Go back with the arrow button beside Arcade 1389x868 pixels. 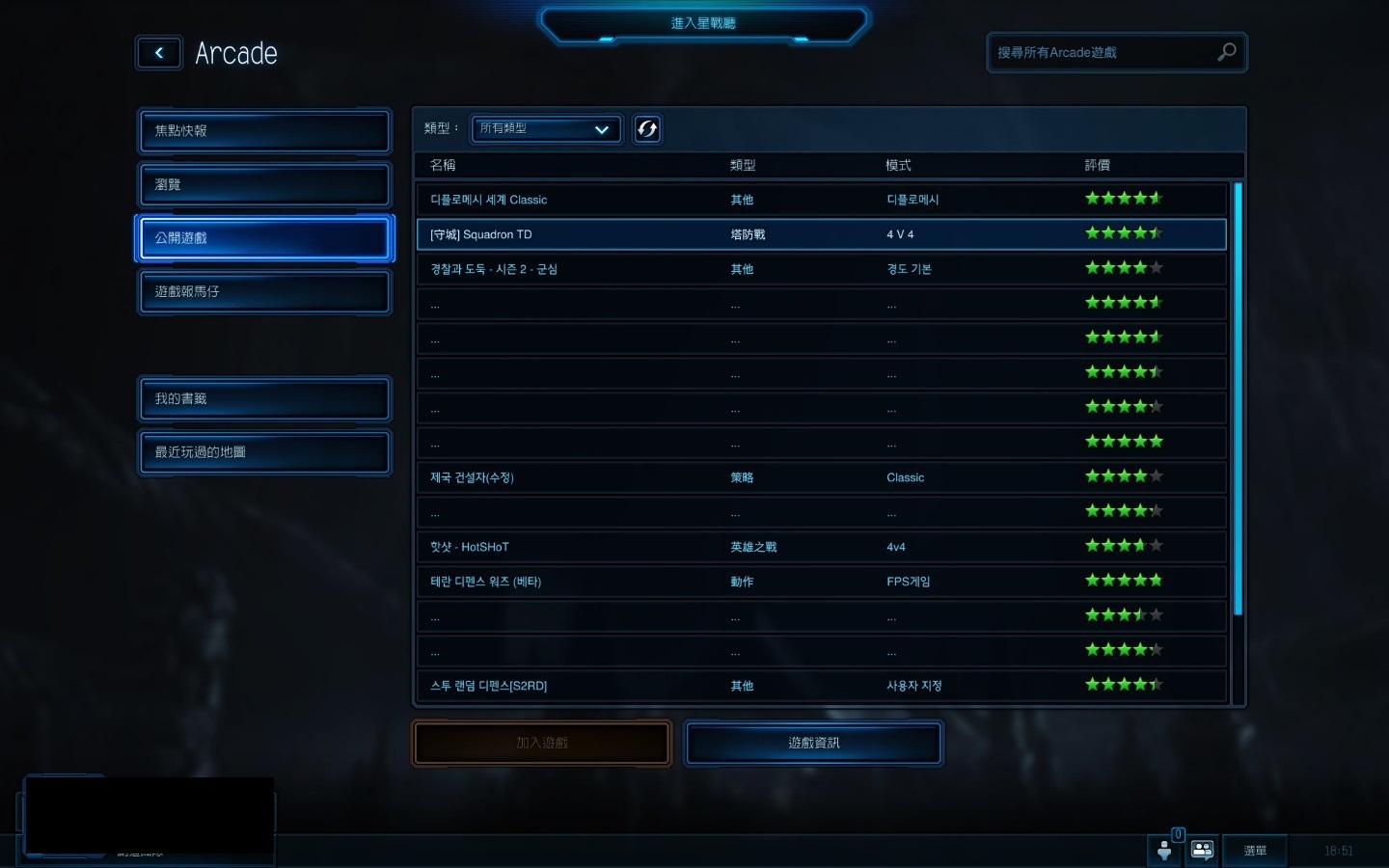coord(159,53)
